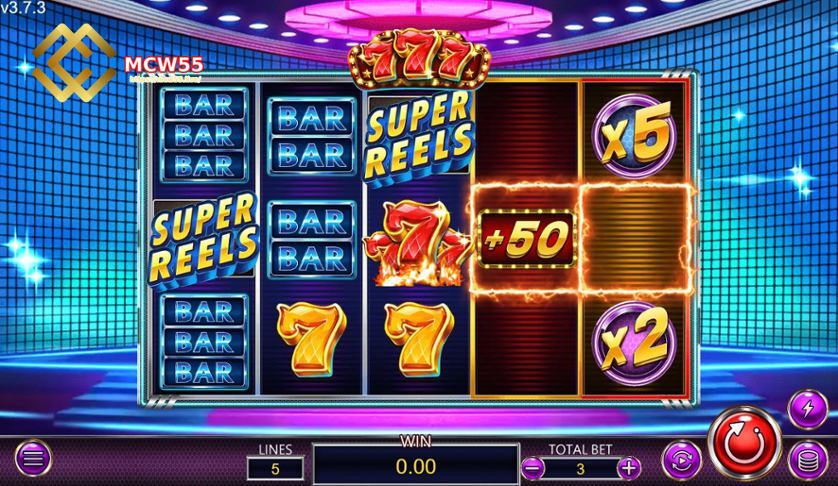Viewport: 838px width, 486px height.
Task: Increase total bet with plus button
Action: 628,466
